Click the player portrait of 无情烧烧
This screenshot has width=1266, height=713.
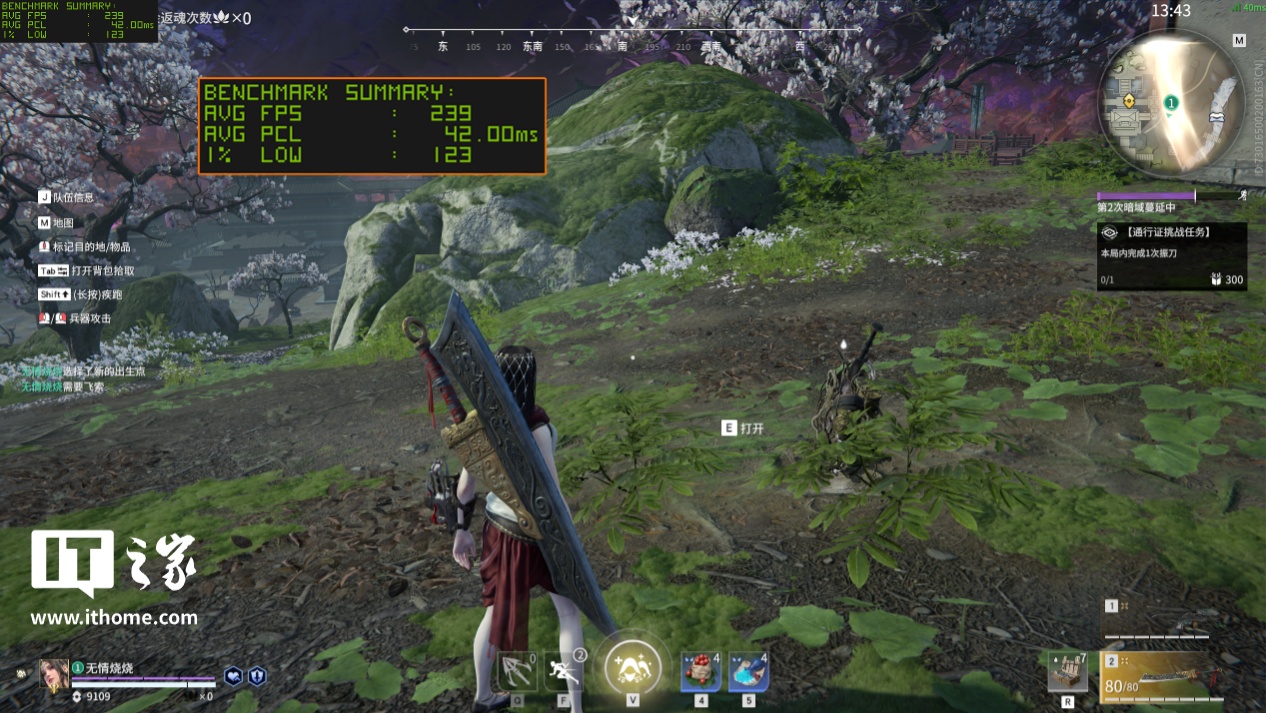(53, 675)
